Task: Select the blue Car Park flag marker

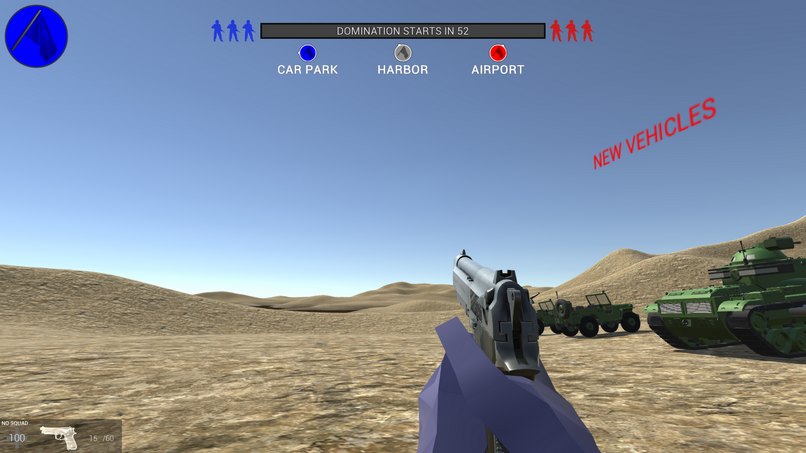Action: (307, 53)
